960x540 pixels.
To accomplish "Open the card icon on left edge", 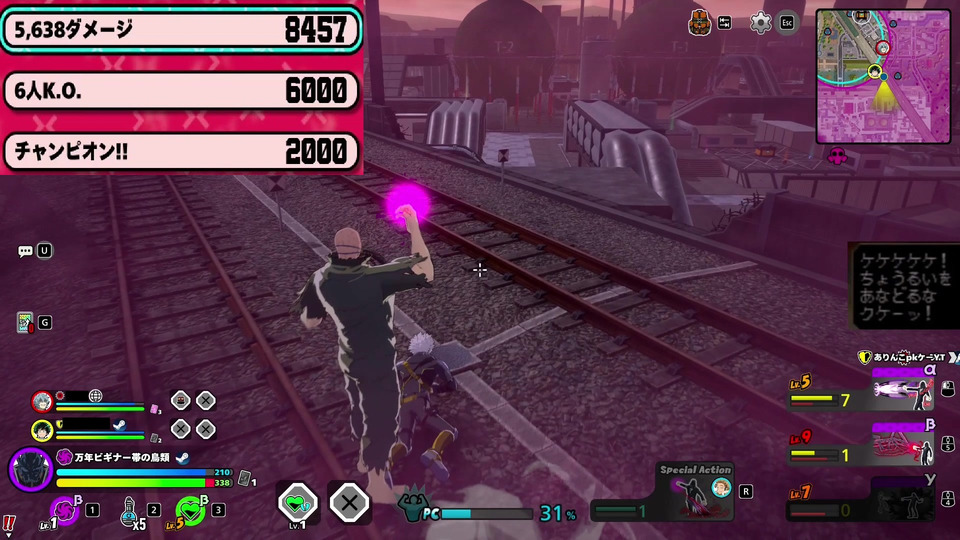I will click(x=25, y=322).
